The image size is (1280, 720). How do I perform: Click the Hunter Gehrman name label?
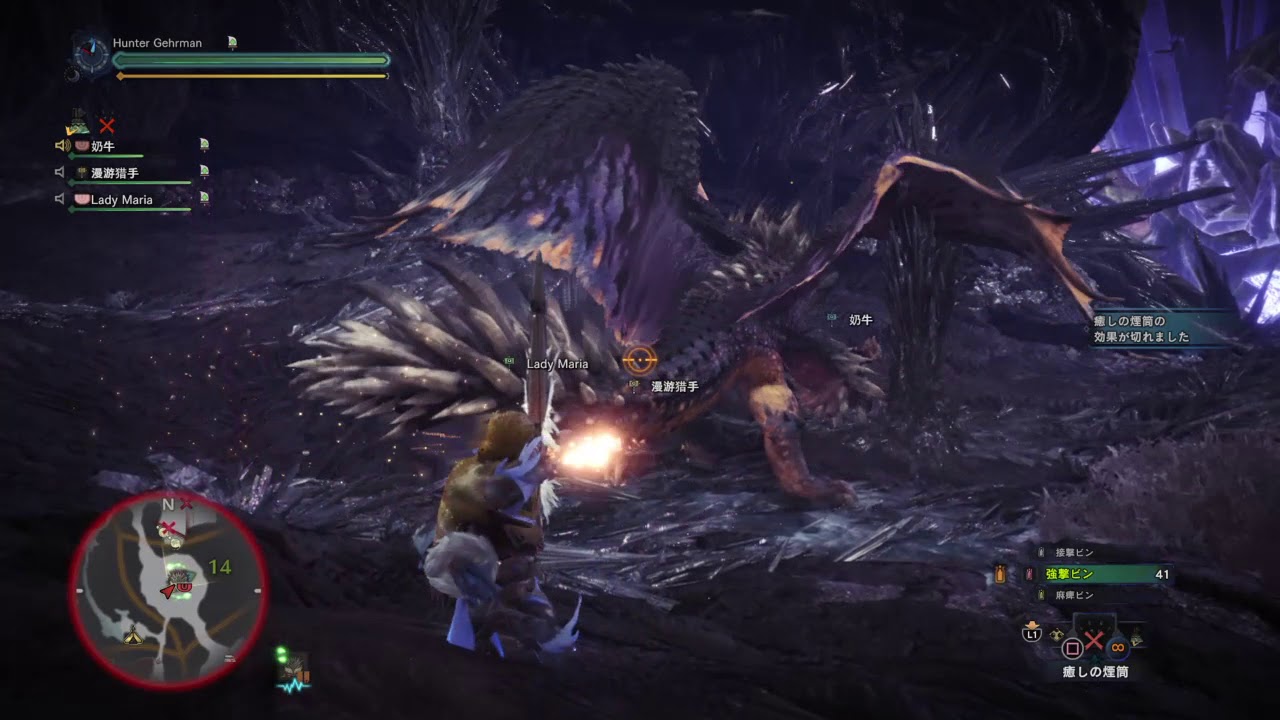(157, 44)
